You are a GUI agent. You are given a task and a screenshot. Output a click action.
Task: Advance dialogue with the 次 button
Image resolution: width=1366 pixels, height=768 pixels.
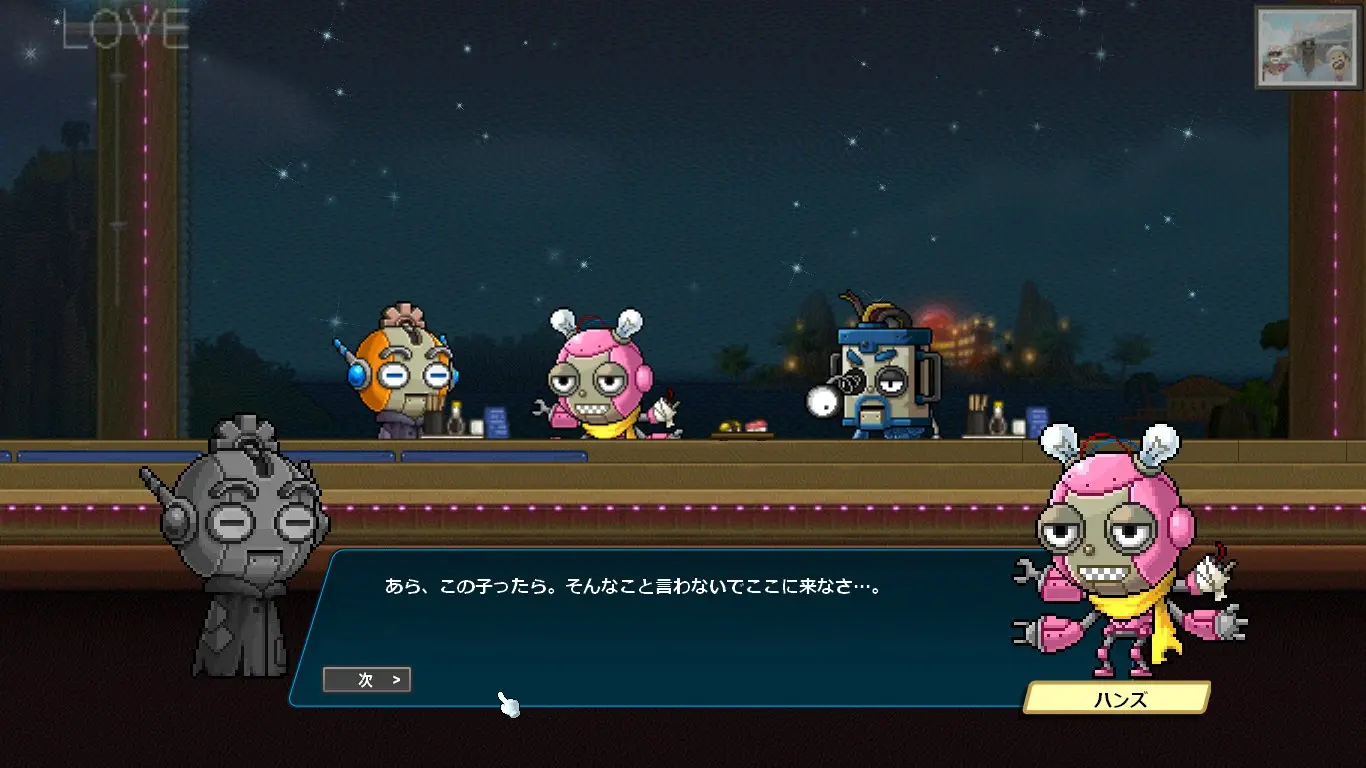pyautogui.click(x=367, y=680)
